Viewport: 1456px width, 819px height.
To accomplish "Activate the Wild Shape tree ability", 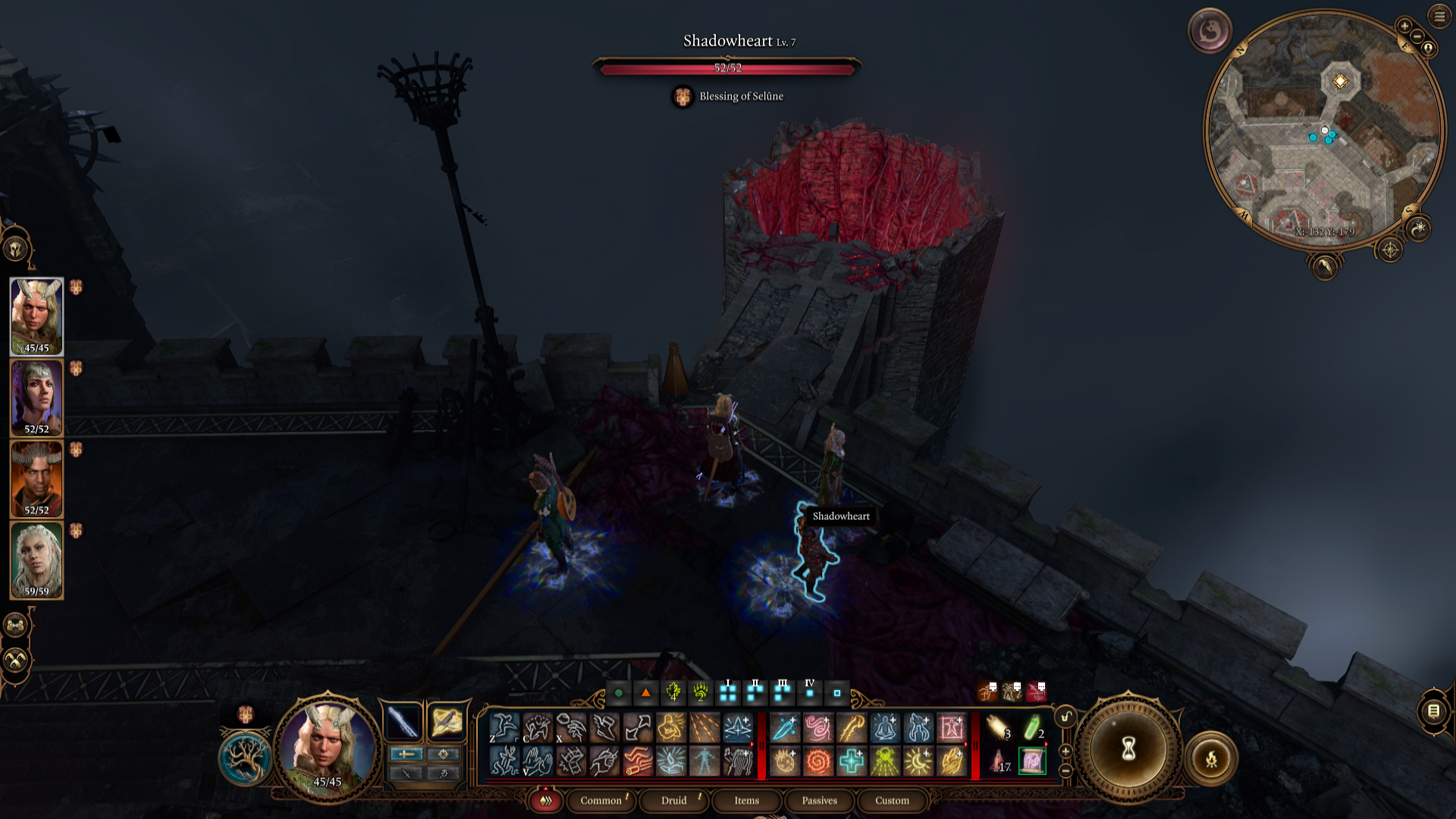I will point(245,758).
